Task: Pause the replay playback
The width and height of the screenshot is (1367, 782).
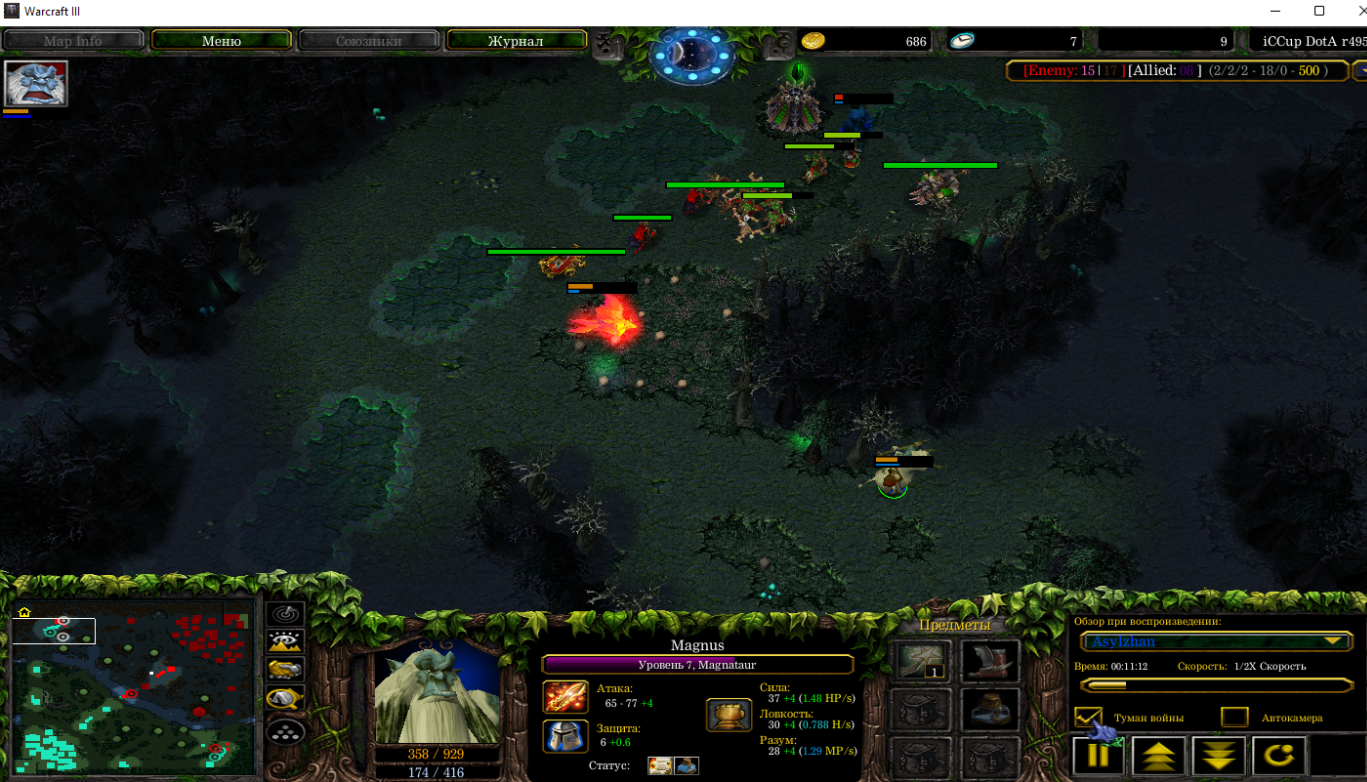Action: [1098, 756]
